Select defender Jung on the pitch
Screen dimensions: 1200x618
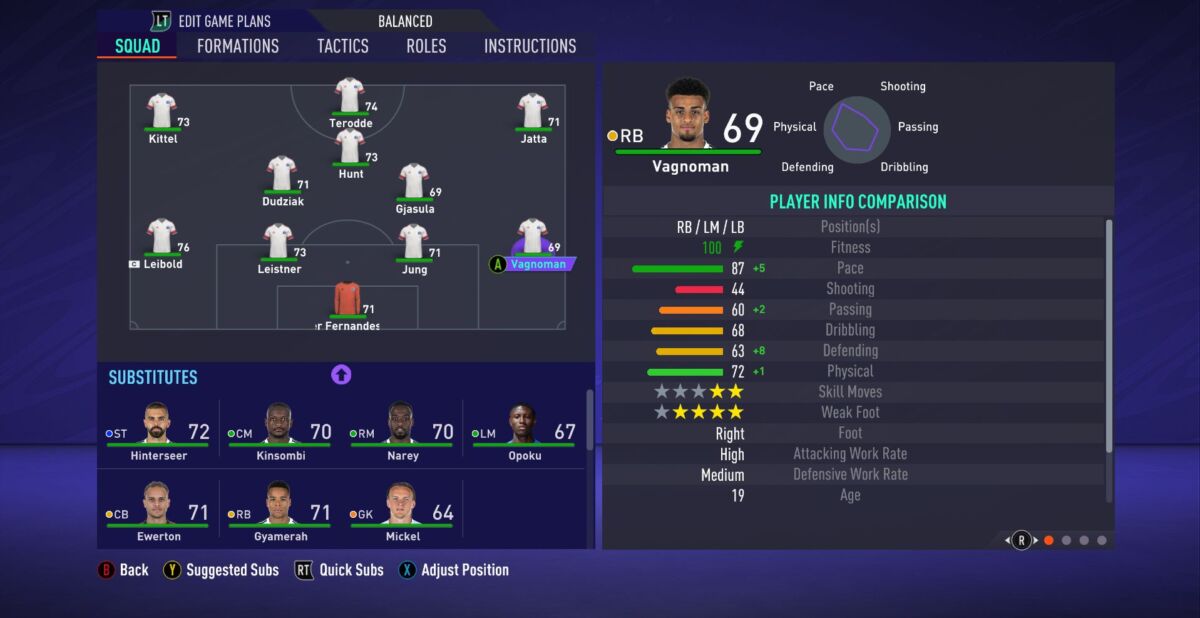click(x=414, y=244)
